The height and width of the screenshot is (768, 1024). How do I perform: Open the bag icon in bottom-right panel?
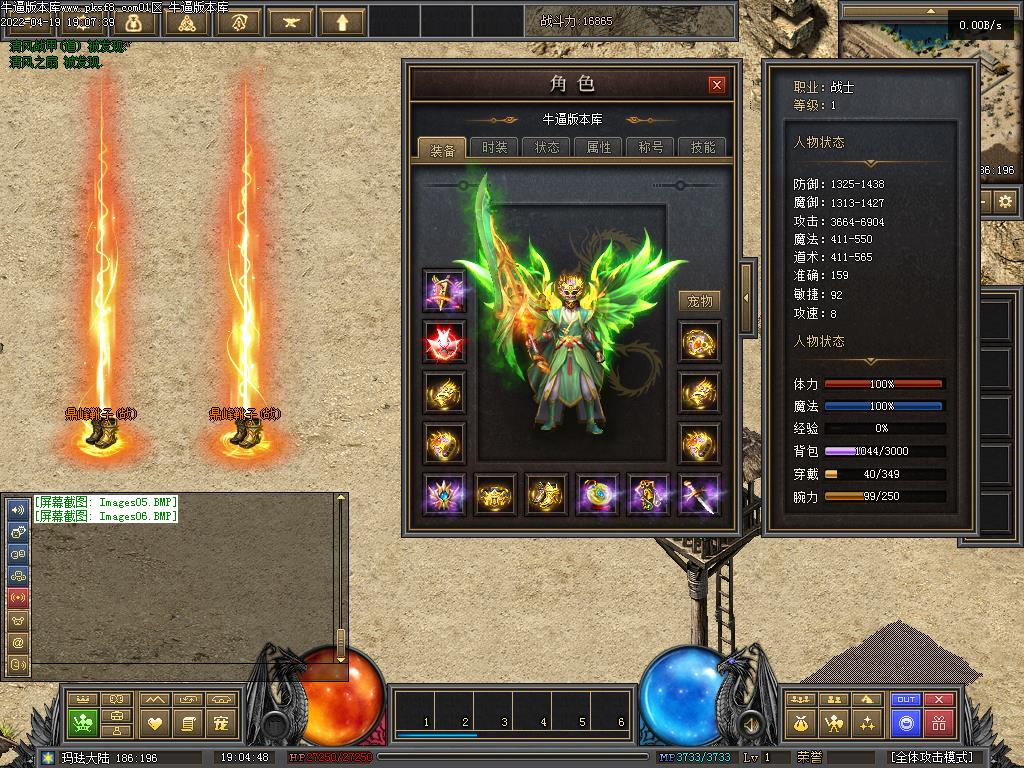tap(800, 722)
